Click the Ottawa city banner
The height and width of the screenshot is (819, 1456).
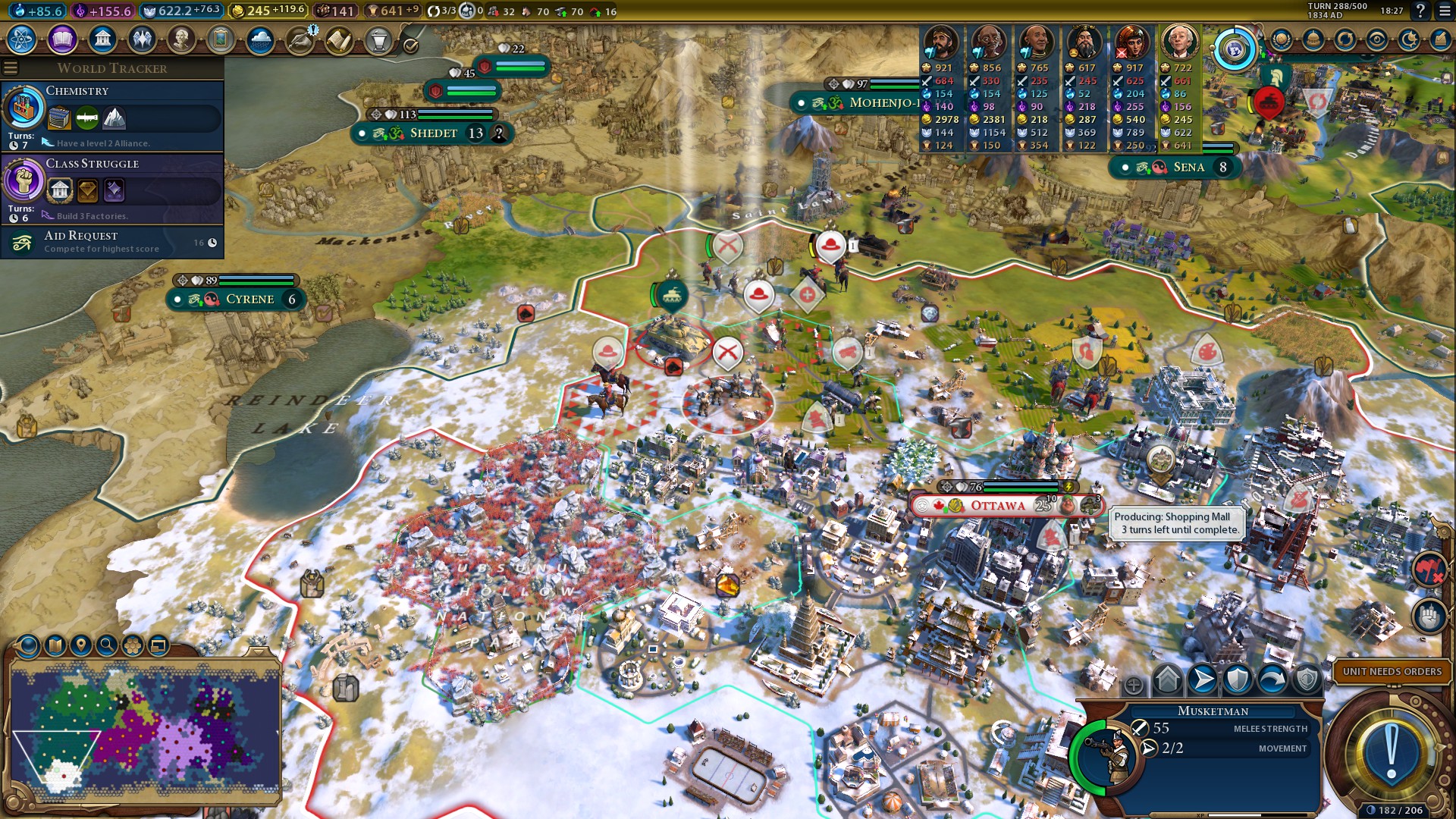[997, 506]
